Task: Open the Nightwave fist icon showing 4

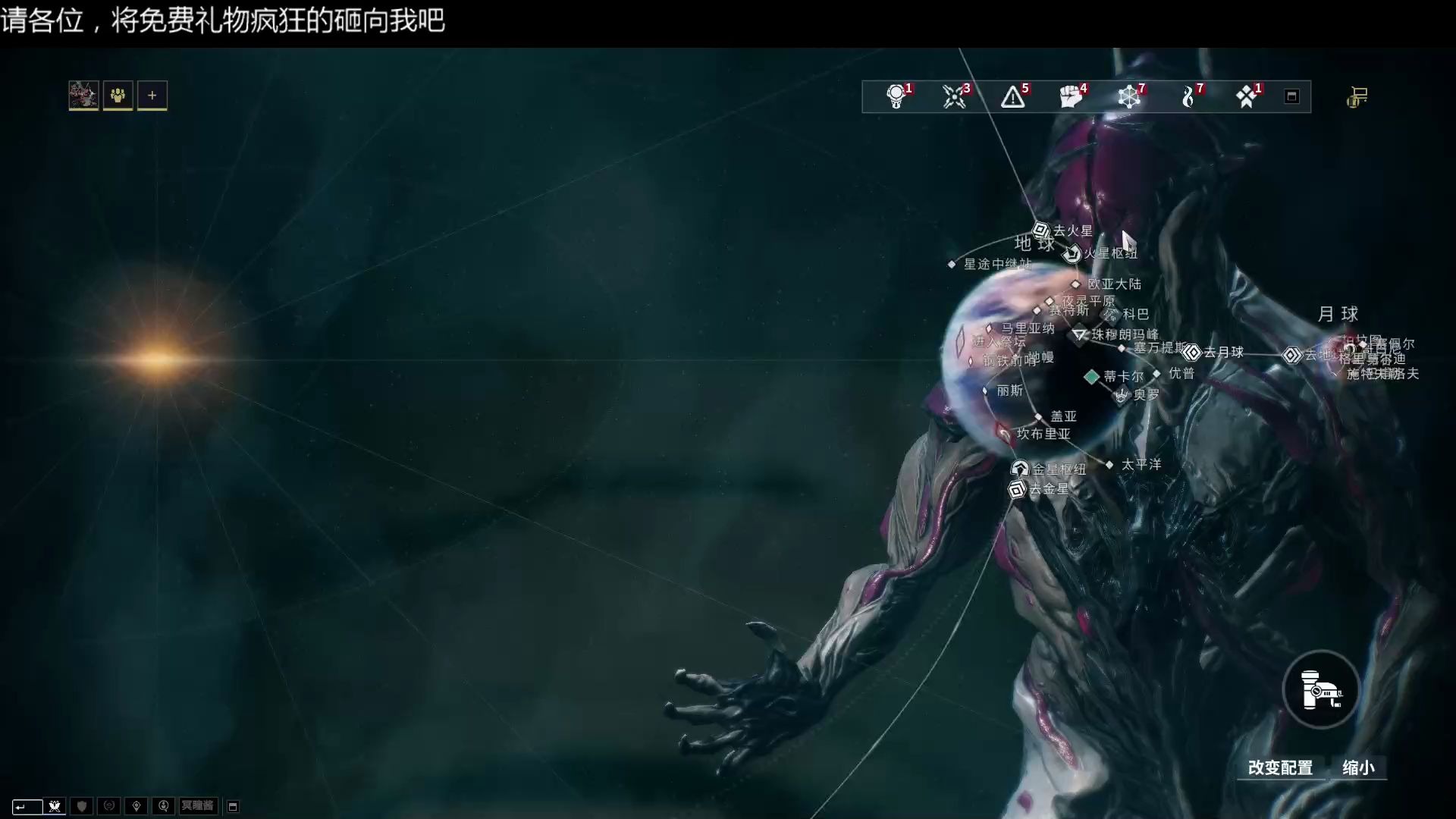Action: (1072, 97)
